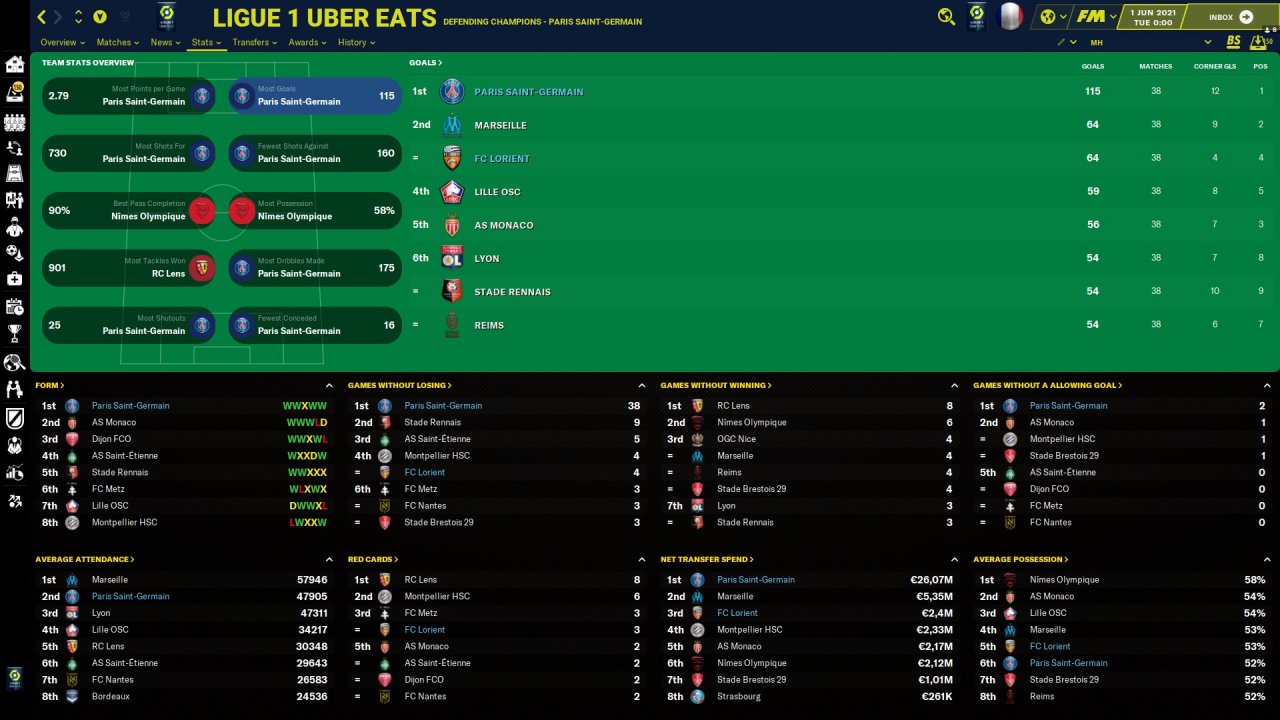Go back using the left arrow
Screen dimensions: 1280x720
42,17
